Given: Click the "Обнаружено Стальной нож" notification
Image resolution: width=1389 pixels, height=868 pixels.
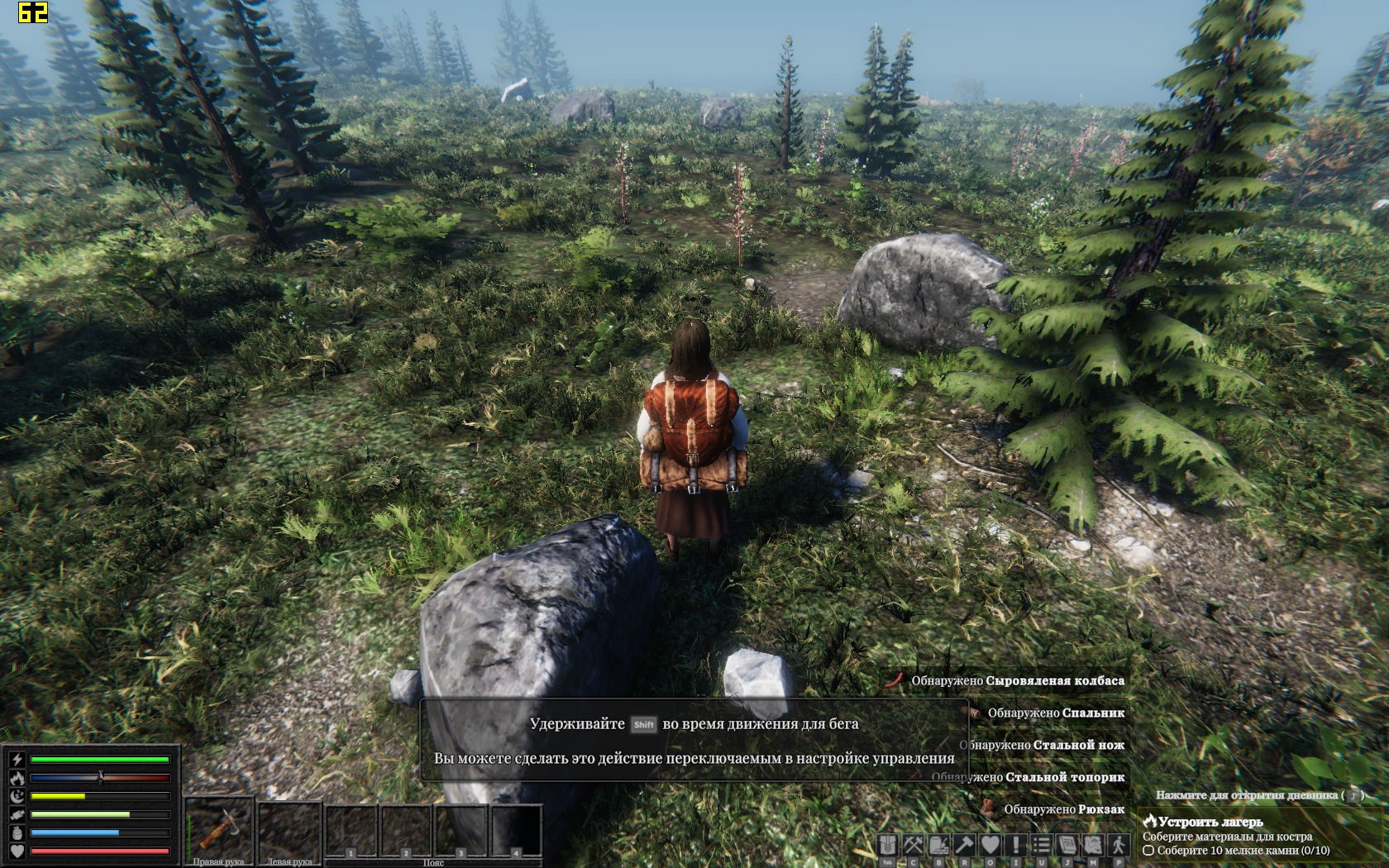Looking at the screenshot, I should (x=1042, y=745).
